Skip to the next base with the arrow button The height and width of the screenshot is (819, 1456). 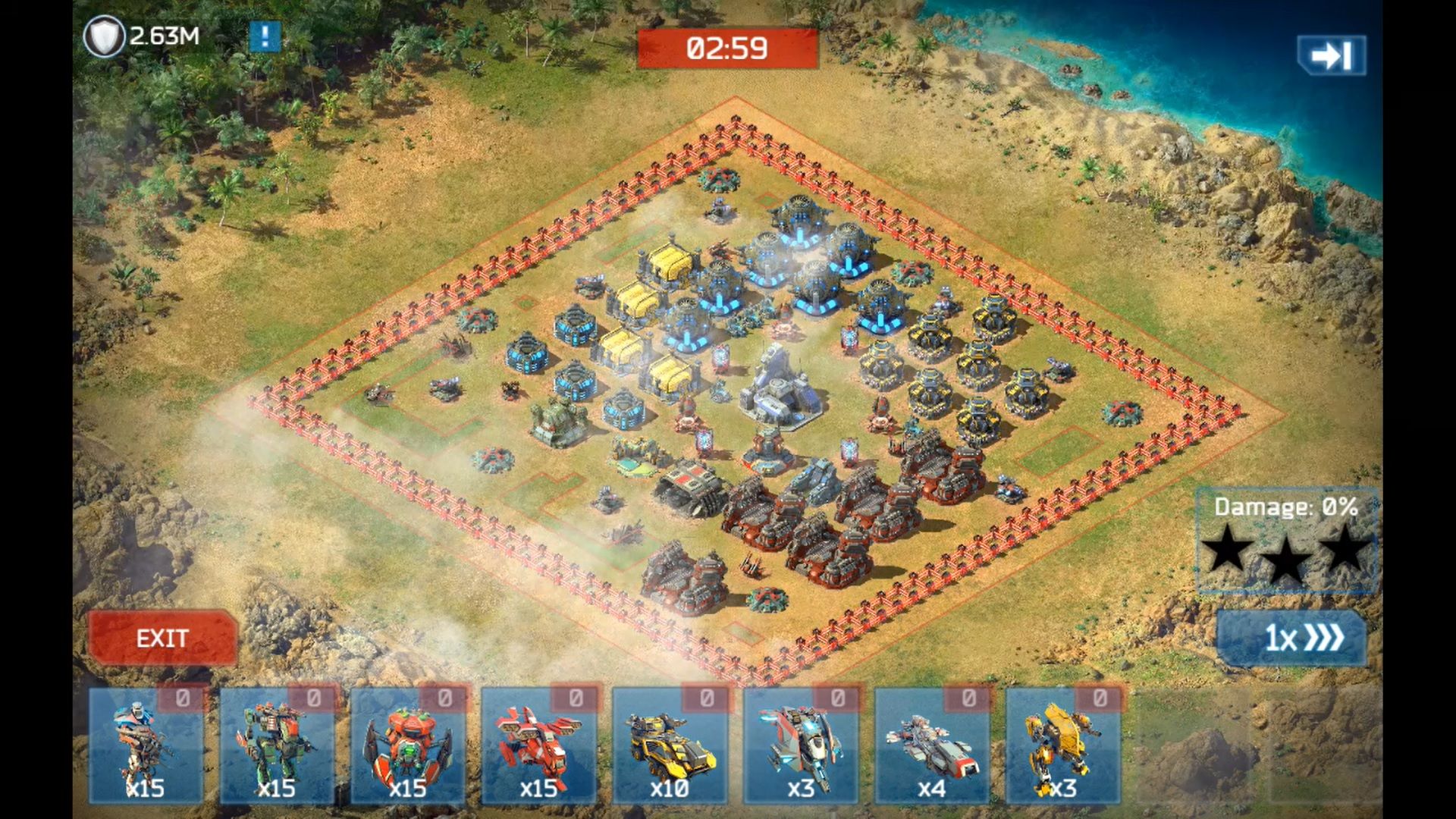click(1331, 55)
